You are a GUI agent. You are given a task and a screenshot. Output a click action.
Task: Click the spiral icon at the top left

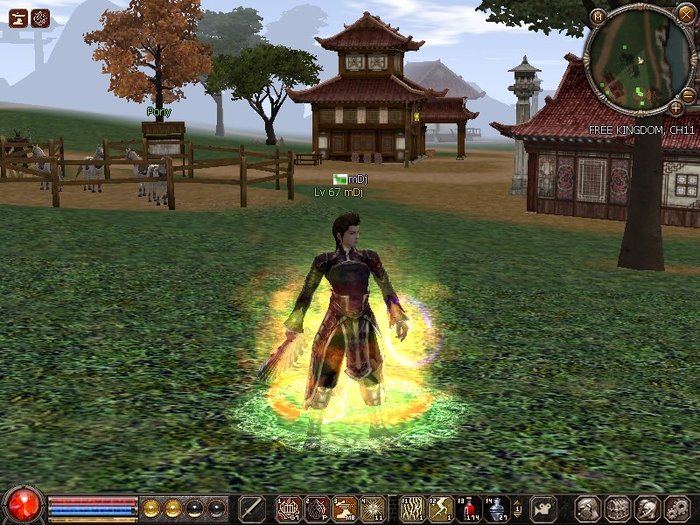(x=40, y=17)
